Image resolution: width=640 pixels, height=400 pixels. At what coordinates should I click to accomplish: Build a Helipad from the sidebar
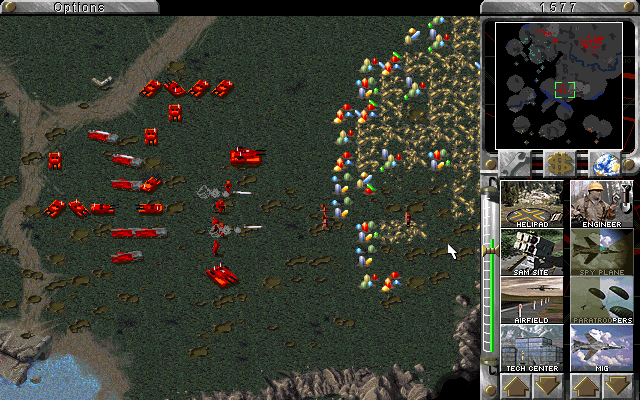click(x=531, y=204)
